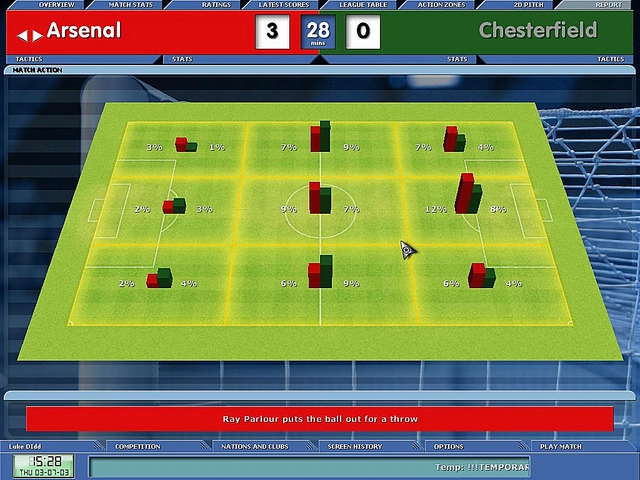Click the arrows beside the Arsenal name

(30, 35)
